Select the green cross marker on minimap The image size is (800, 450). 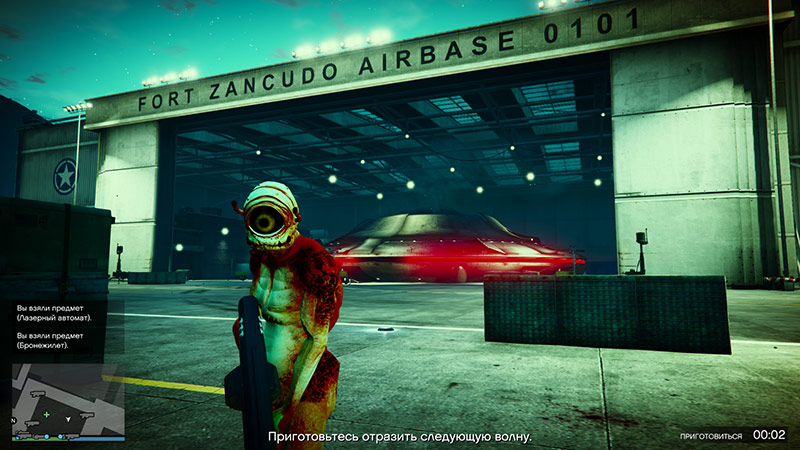(x=44, y=413)
